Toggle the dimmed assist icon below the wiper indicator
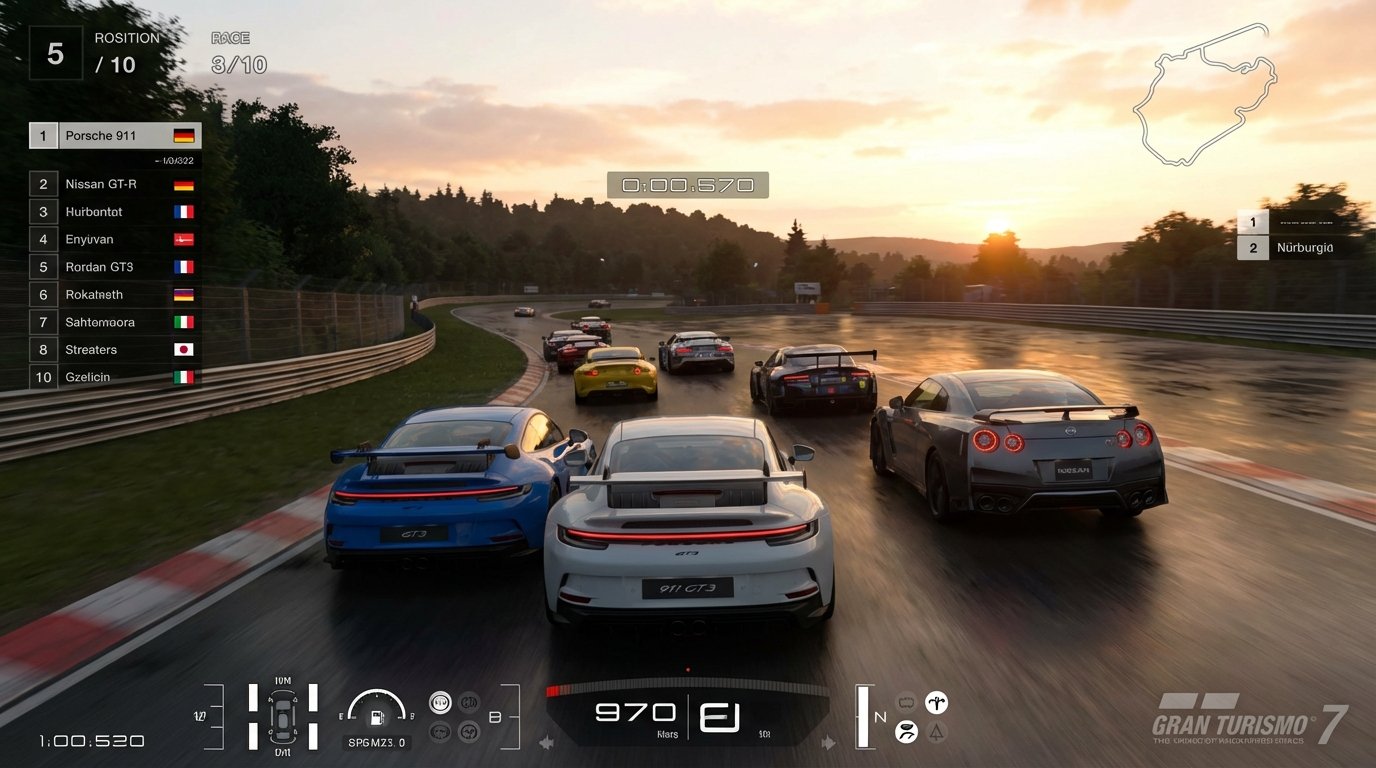1376x768 pixels. click(x=936, y=731)
